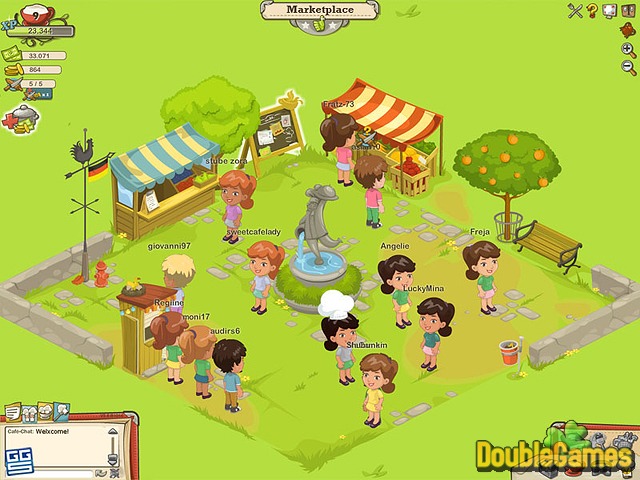Click the crossed fork and knife icon

(575, 11)
